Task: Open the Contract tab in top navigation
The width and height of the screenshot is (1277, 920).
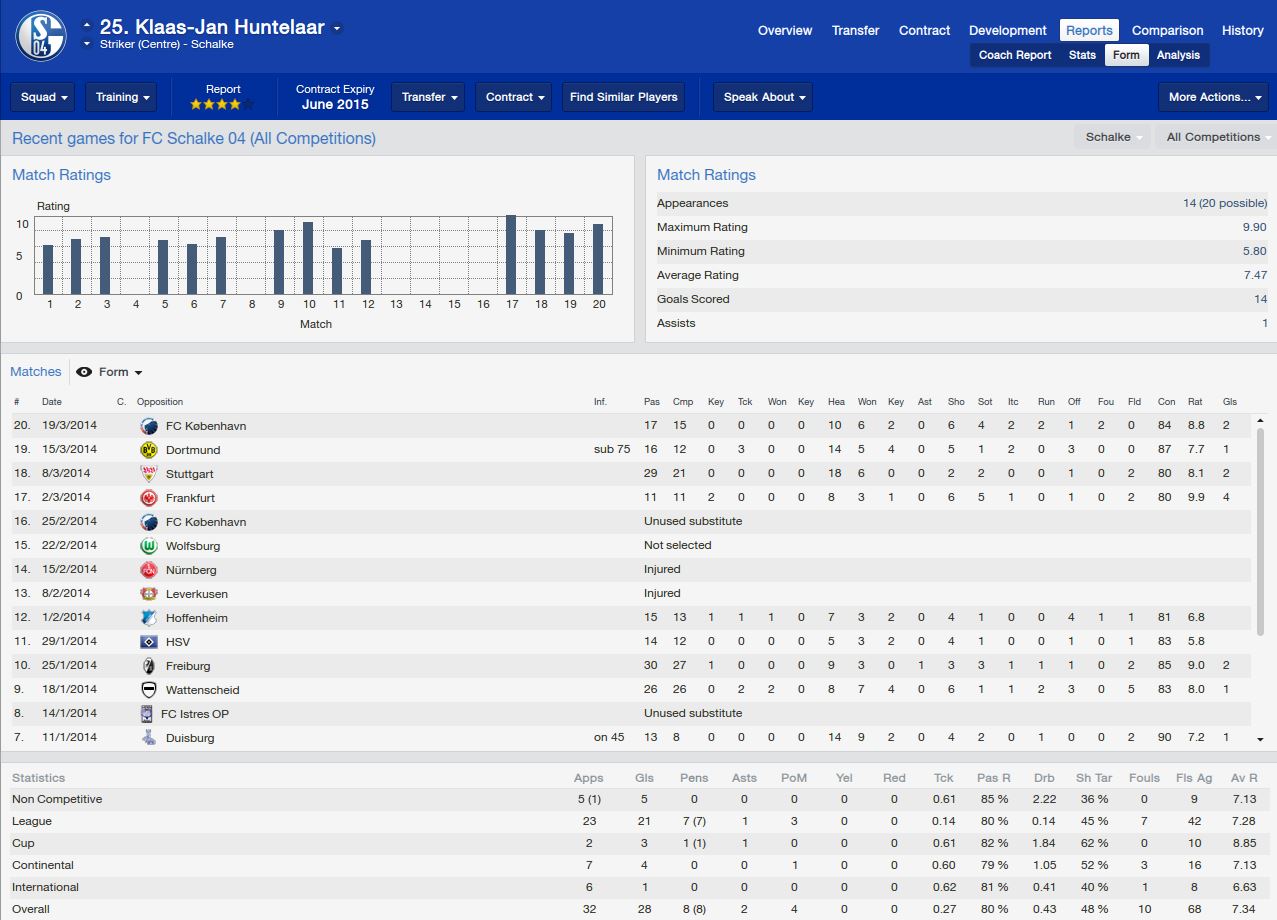Action: 924,30
